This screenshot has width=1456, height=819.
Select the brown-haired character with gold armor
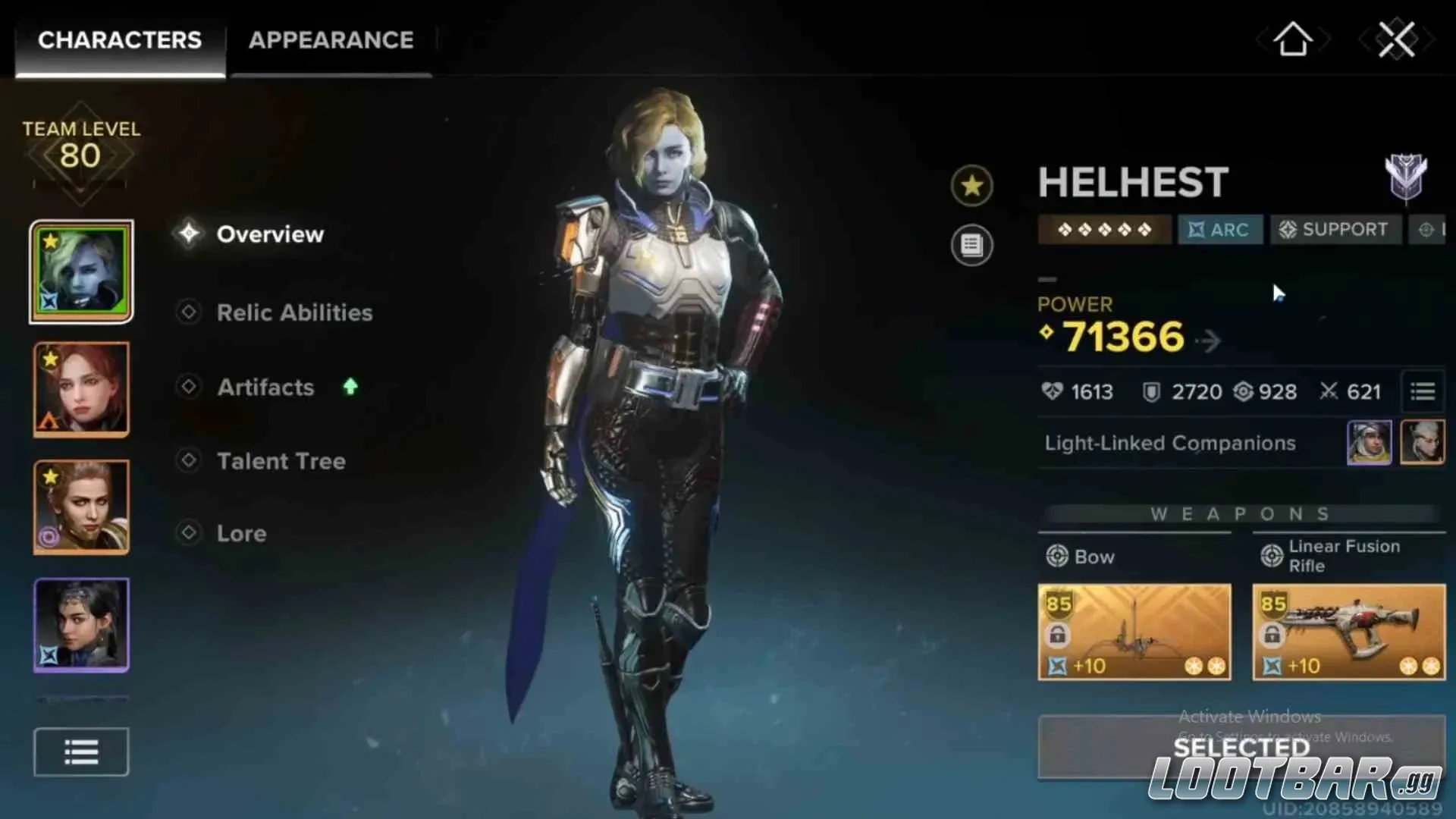[81, 507]
